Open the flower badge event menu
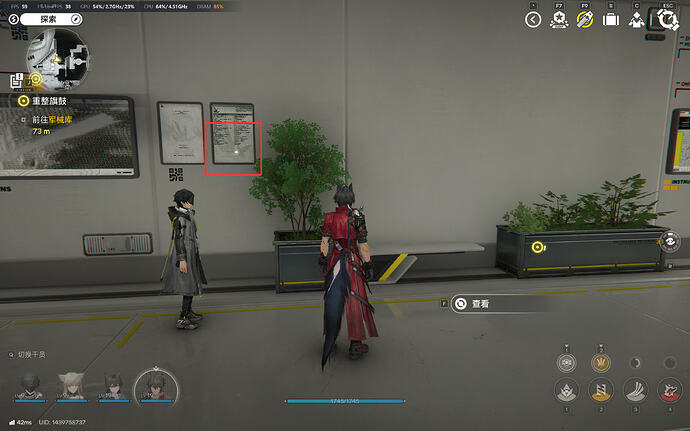Image resolution: width=690 pixels, height=431 pixels. click(x=559, y=19)
